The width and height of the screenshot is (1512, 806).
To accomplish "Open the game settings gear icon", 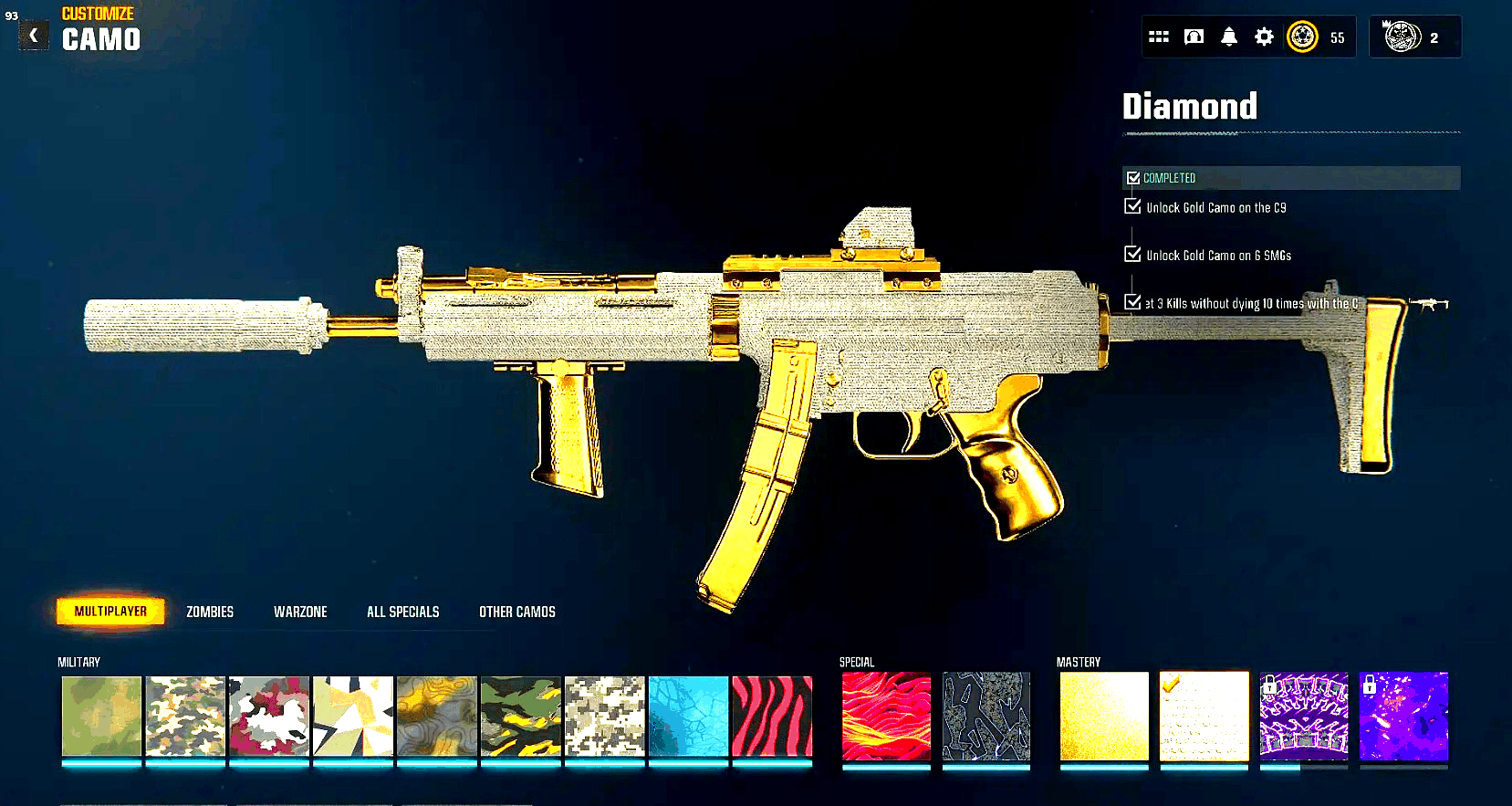I will (1264, 37).
